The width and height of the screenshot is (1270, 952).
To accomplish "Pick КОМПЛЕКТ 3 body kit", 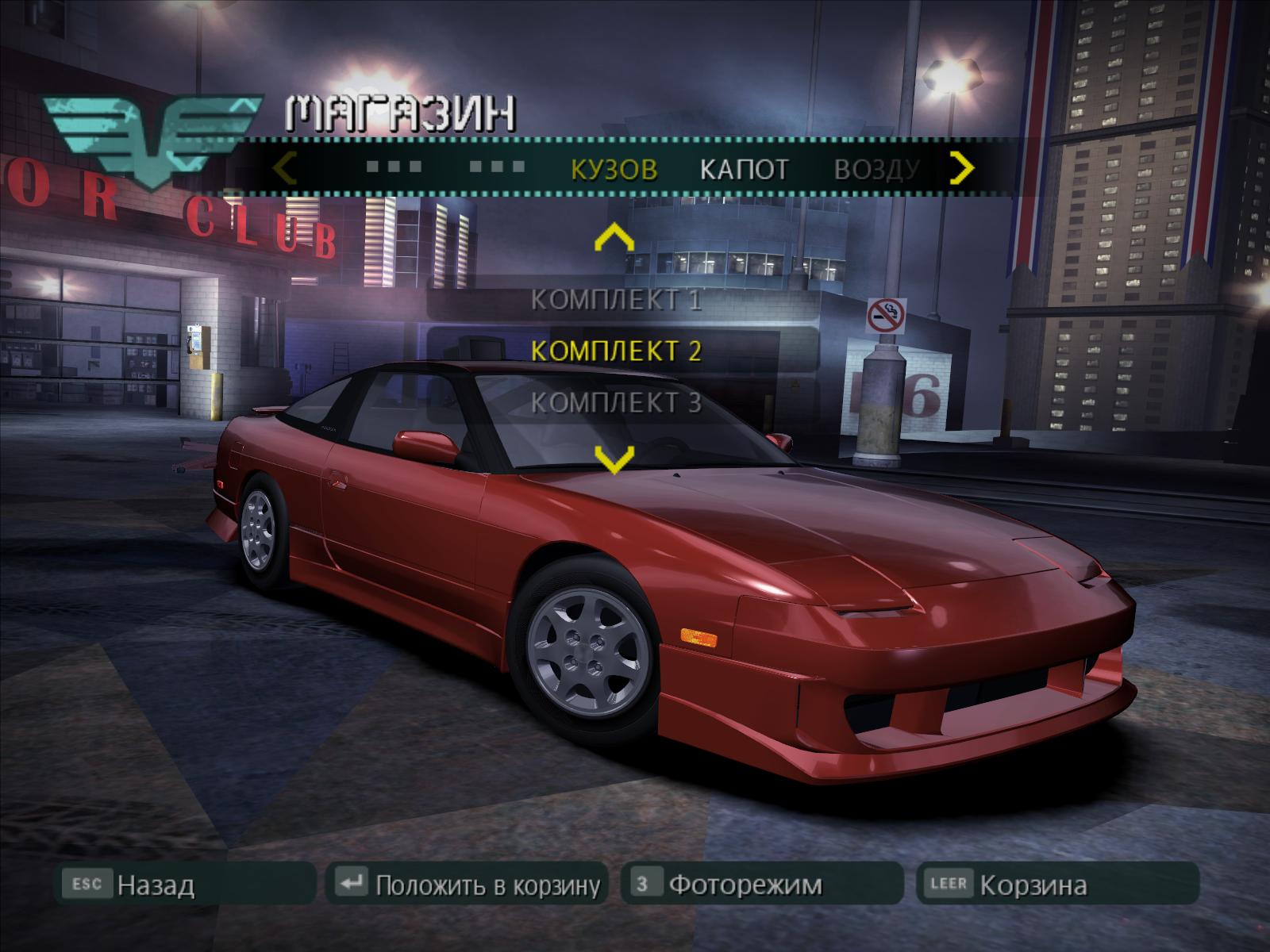I will [616, 402].
